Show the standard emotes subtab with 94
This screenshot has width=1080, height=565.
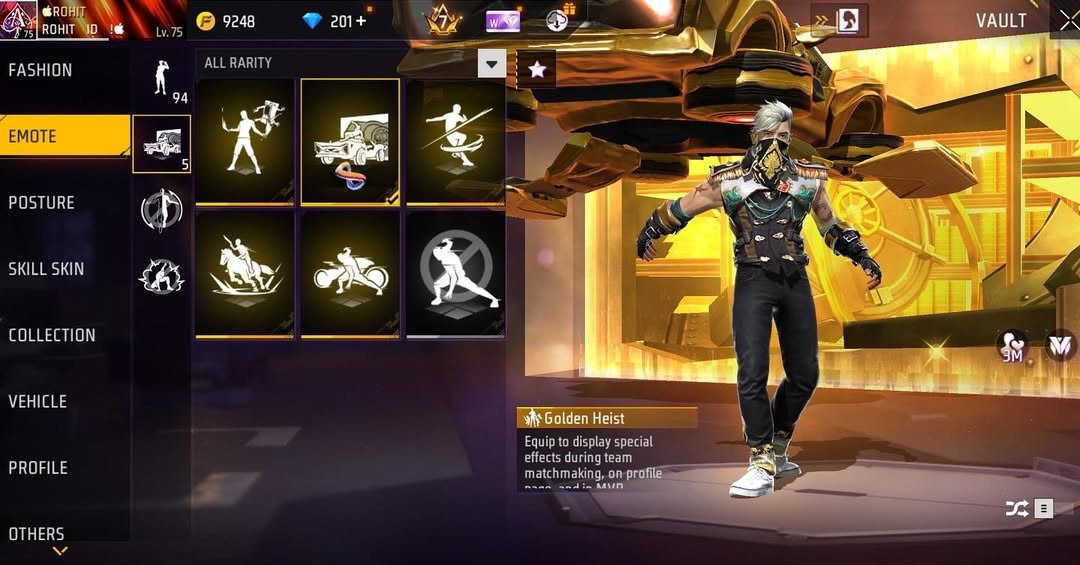tap(162, 77)
